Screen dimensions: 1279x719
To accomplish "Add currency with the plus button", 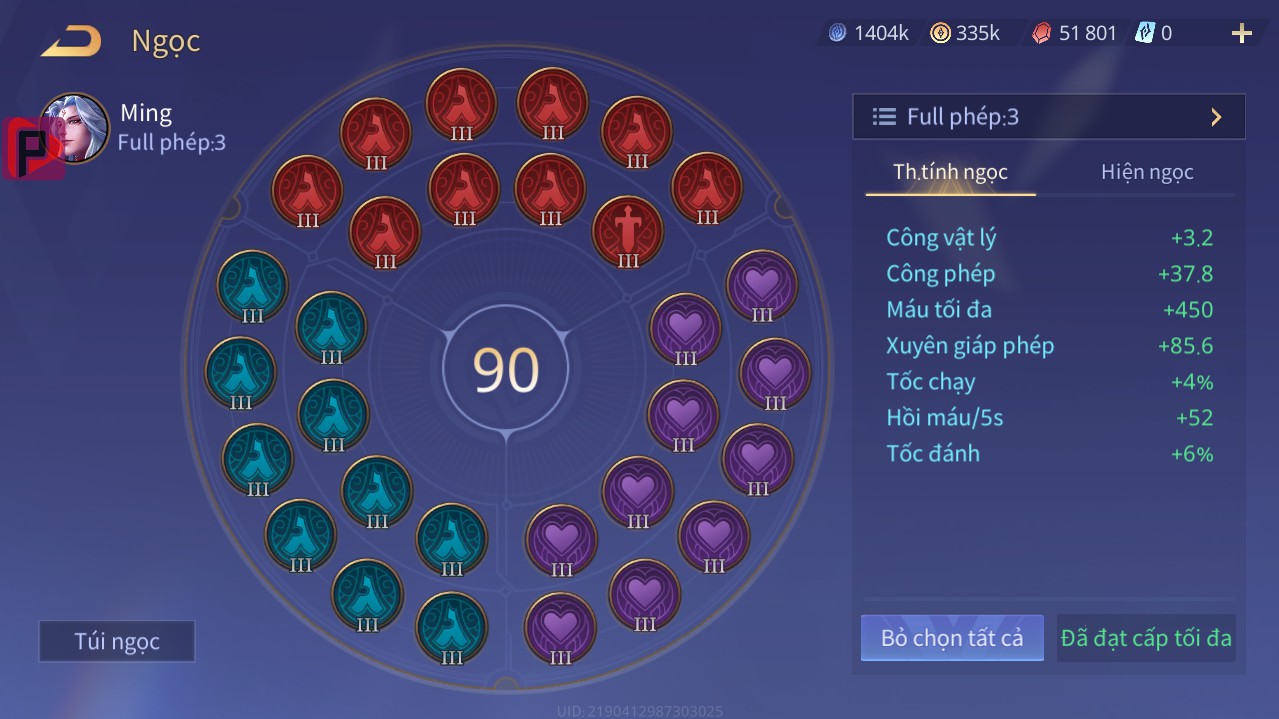I will 1241,34.
